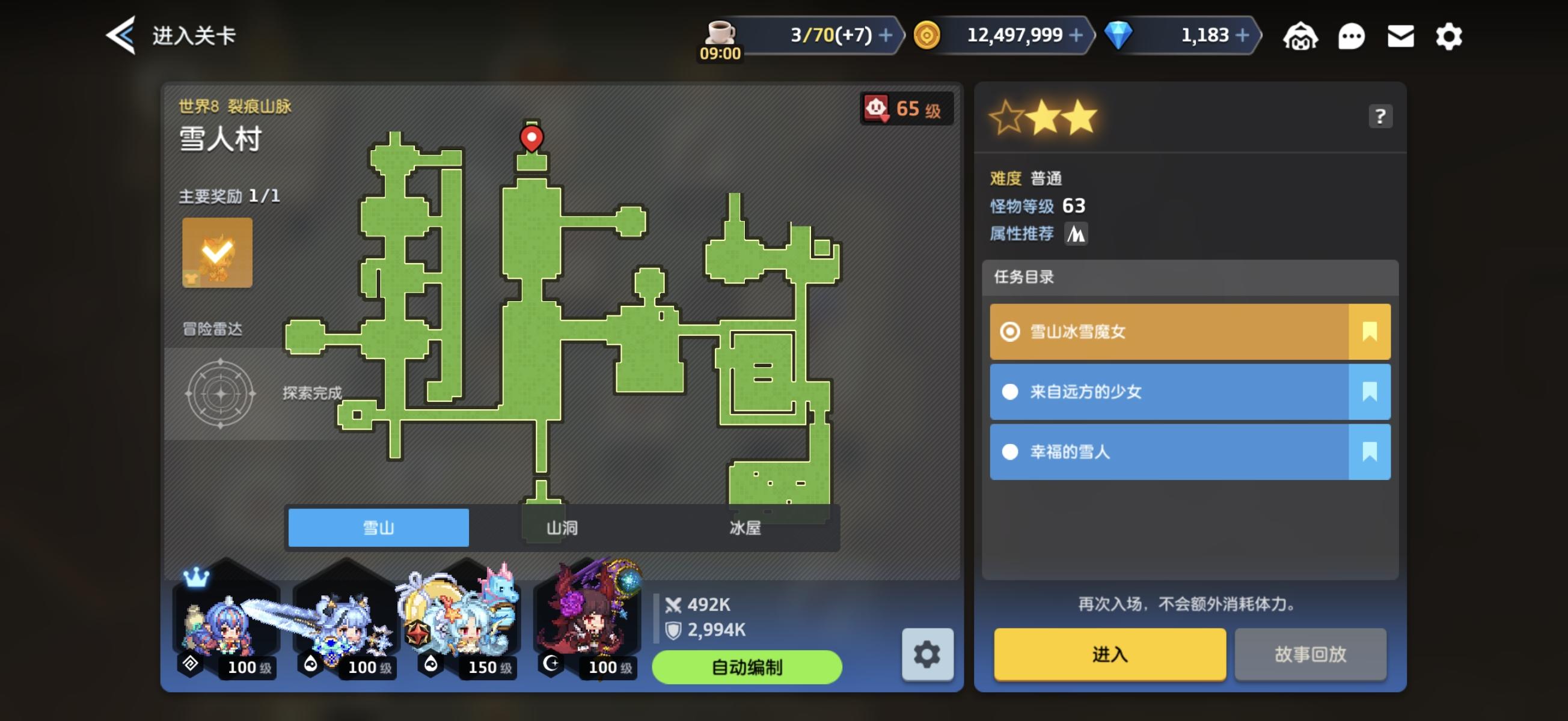The width and height of the screenshot is (1568, 721).
Task: Open the character face icon near top right
Action: (x=1302, y=37)
